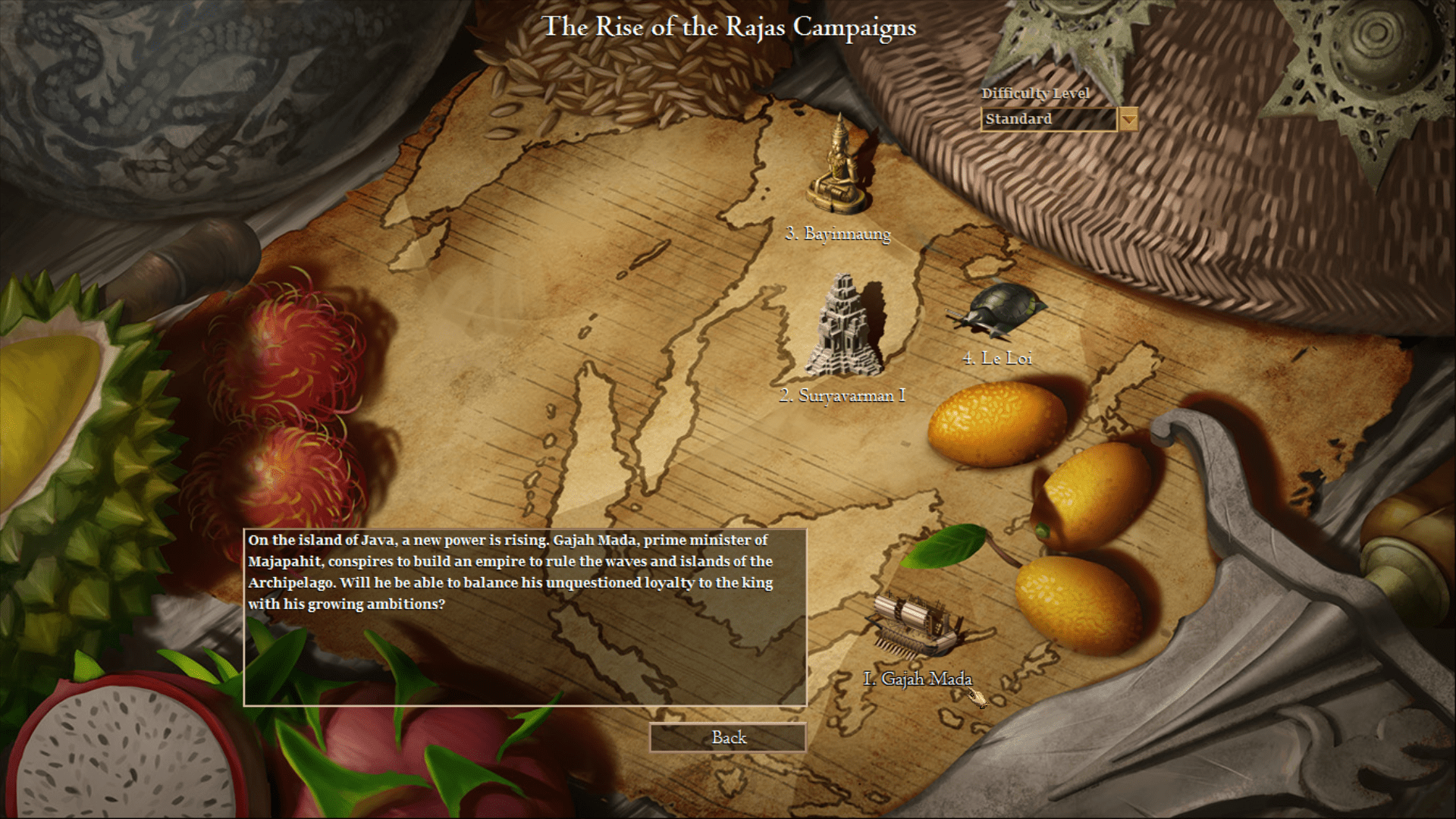Viewport: 1456px width, 819px height.
Task: Click the Rise of the Rajas Campaigns title
Action: tap(730, 28)
